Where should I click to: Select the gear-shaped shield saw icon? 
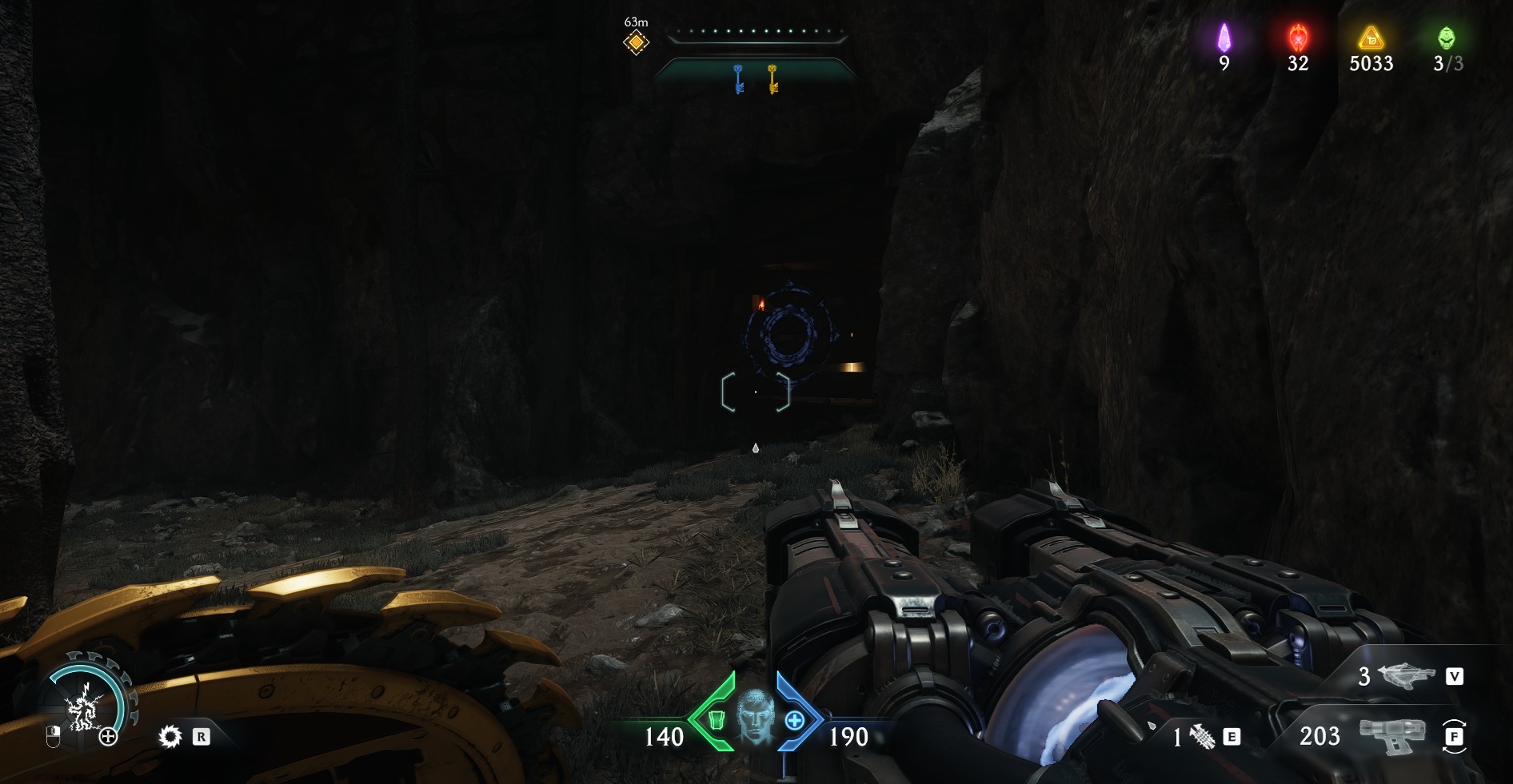tap(170, 736)
